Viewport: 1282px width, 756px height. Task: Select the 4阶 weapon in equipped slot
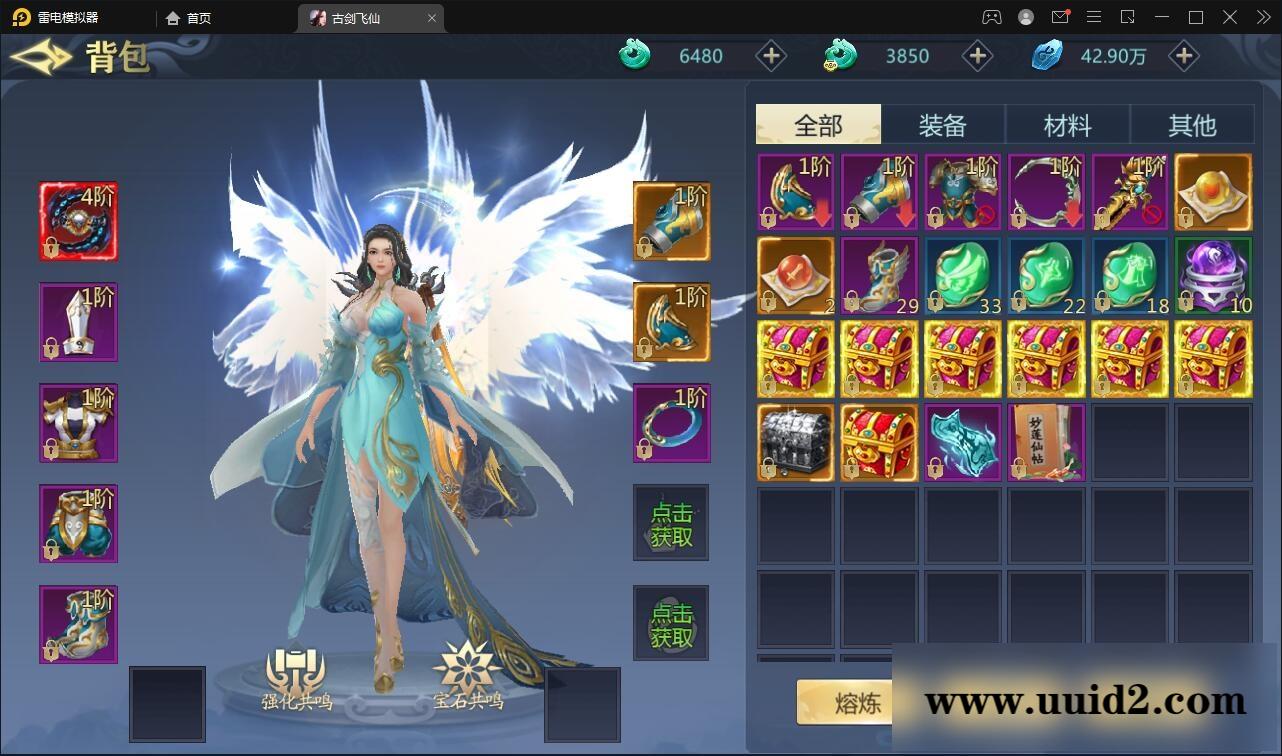coord(78,220)
